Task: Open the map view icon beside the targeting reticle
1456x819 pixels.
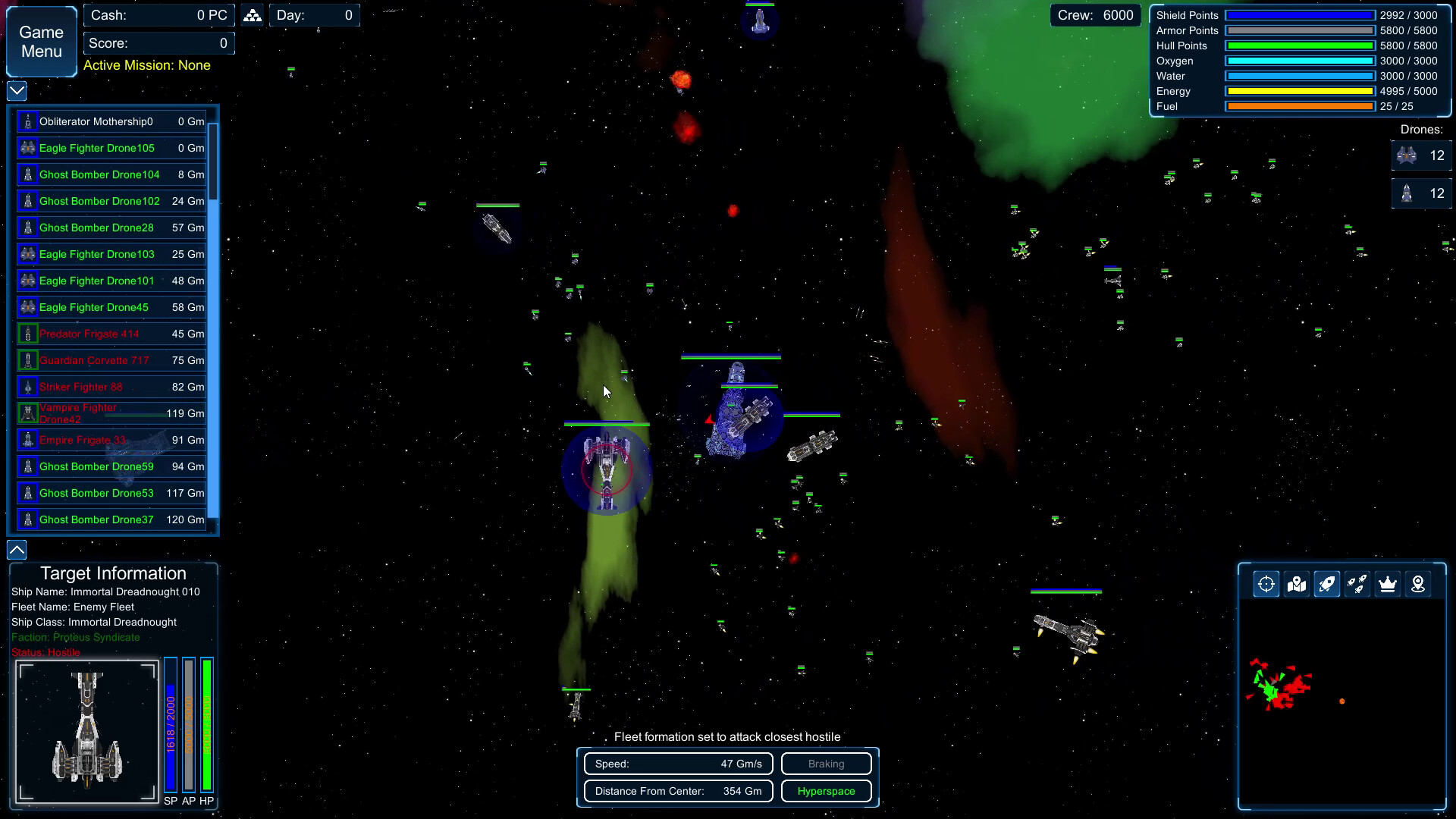Action: pos(1296,584)
